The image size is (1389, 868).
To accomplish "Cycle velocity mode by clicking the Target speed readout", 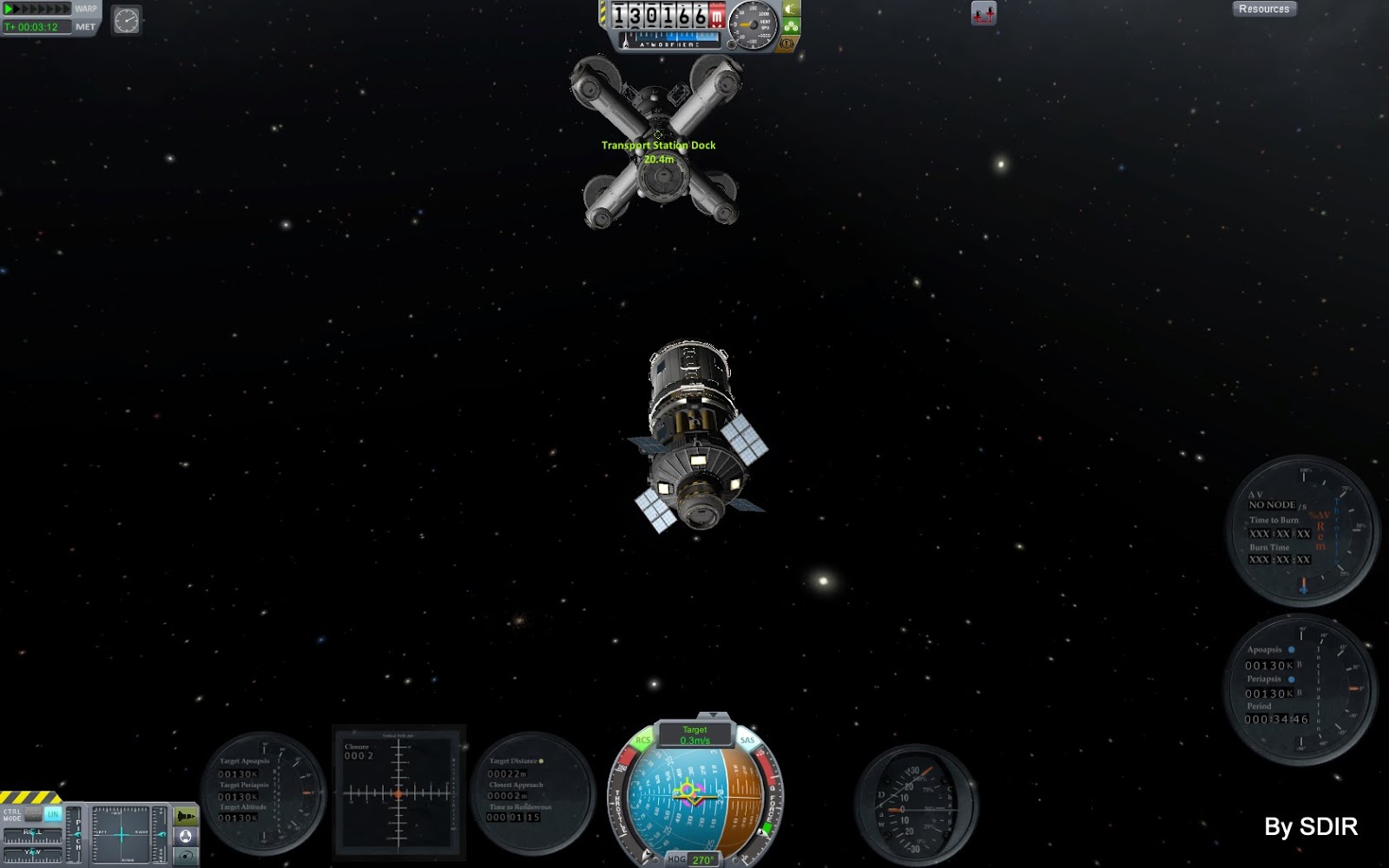I will [x=696, y=735].
